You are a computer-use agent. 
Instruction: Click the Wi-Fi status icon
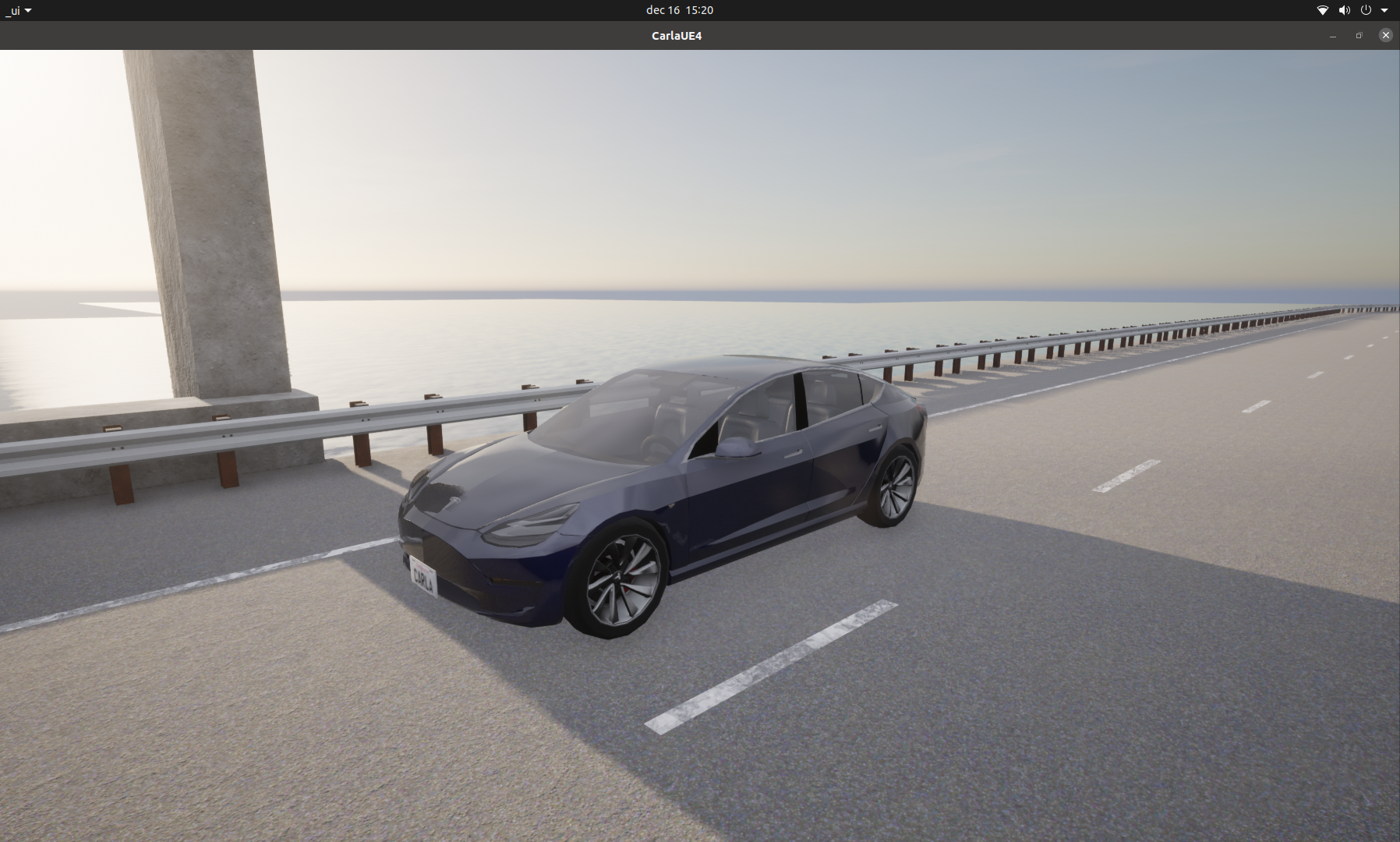[1322, 10]
